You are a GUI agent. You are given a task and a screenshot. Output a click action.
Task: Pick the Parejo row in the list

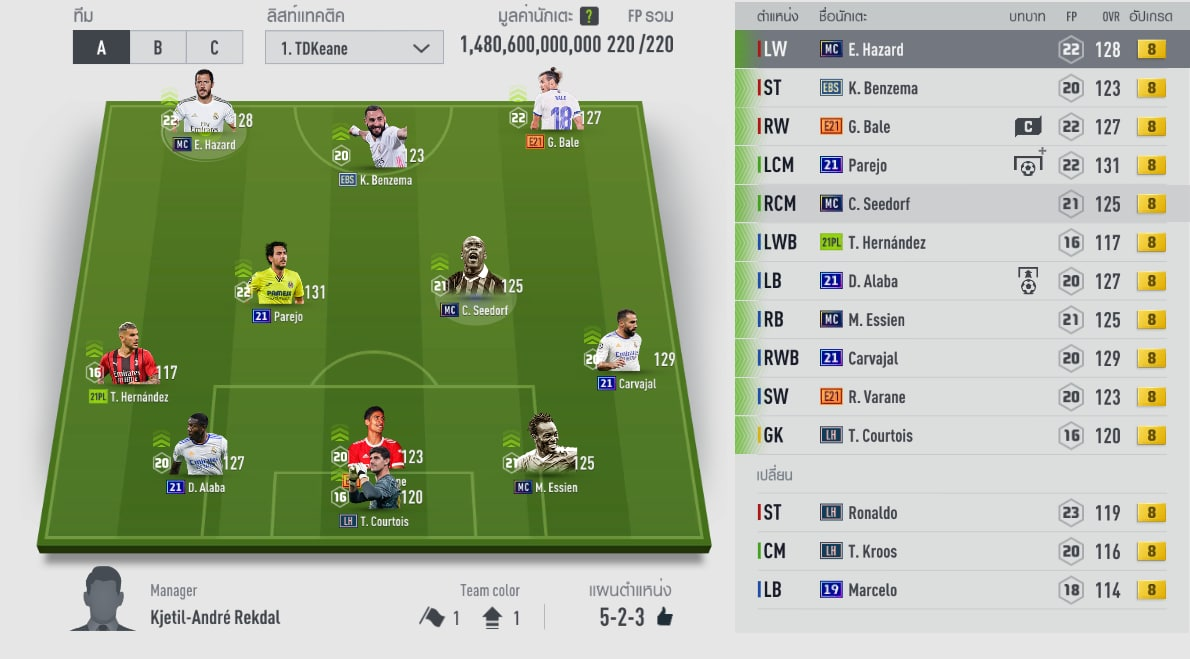tap(950, 165)
